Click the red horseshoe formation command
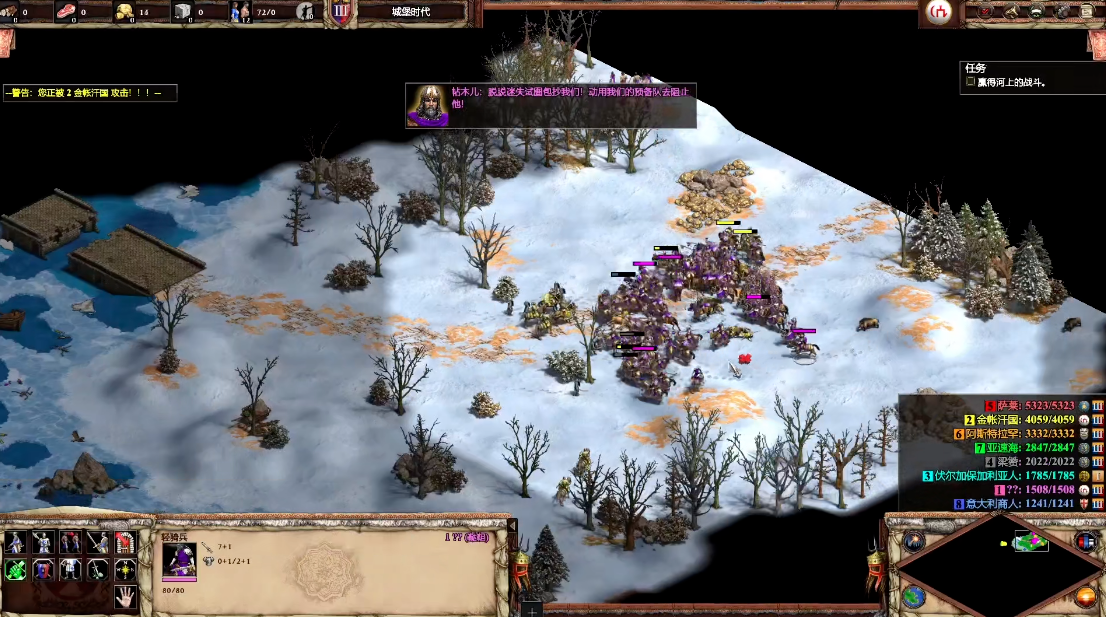 click(124, 543)
